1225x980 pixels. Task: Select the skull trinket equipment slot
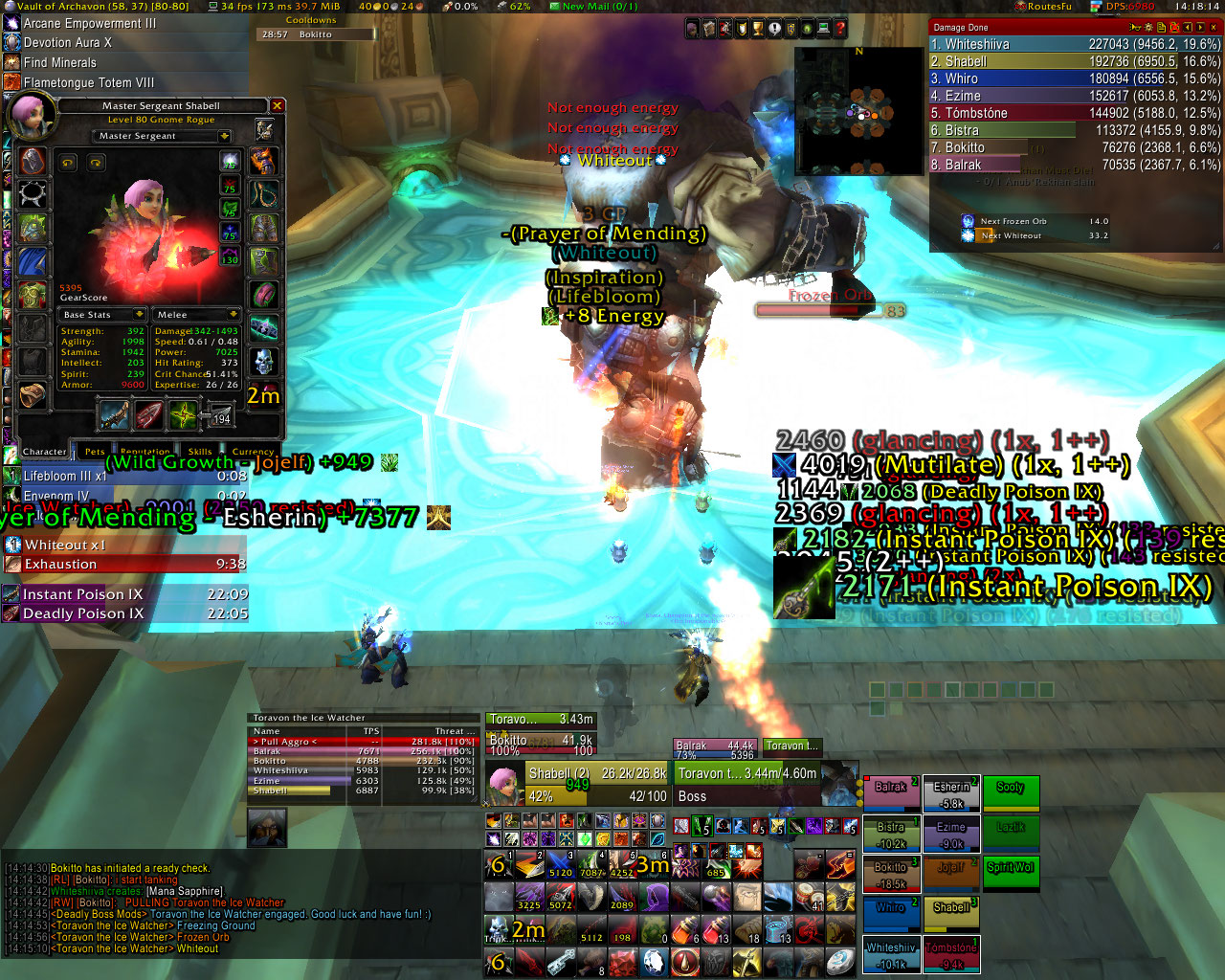(x=264, y=361)
